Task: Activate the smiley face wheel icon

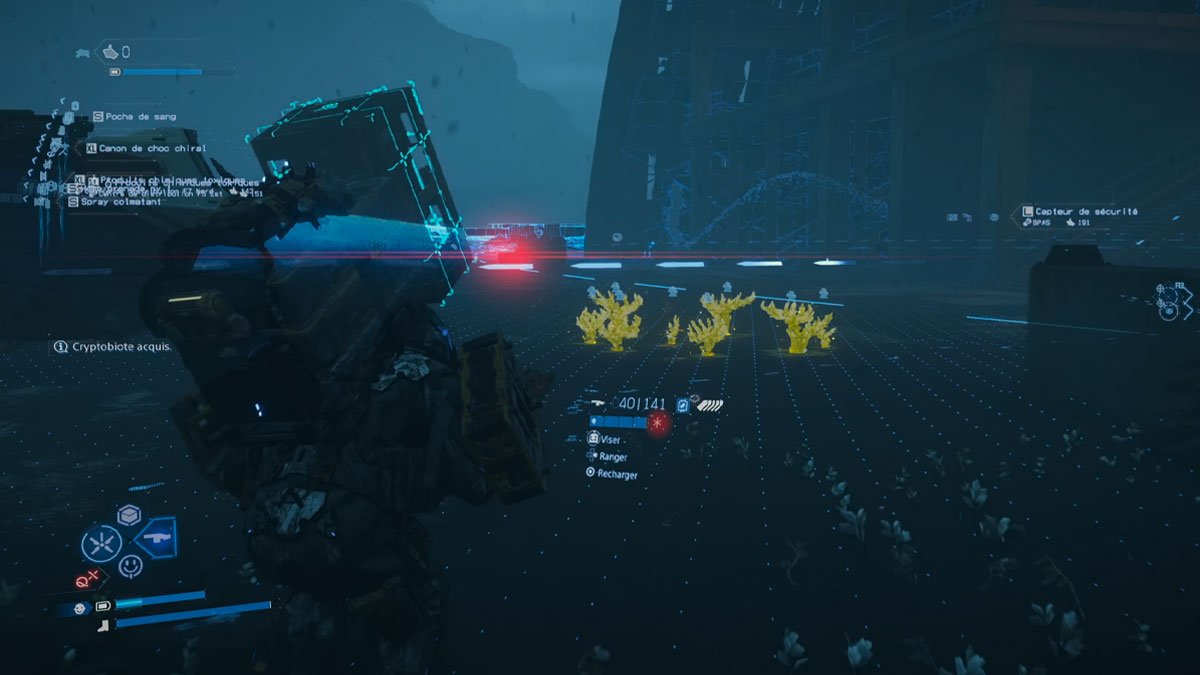Action: pyautogui.click(x=130, y=566)
